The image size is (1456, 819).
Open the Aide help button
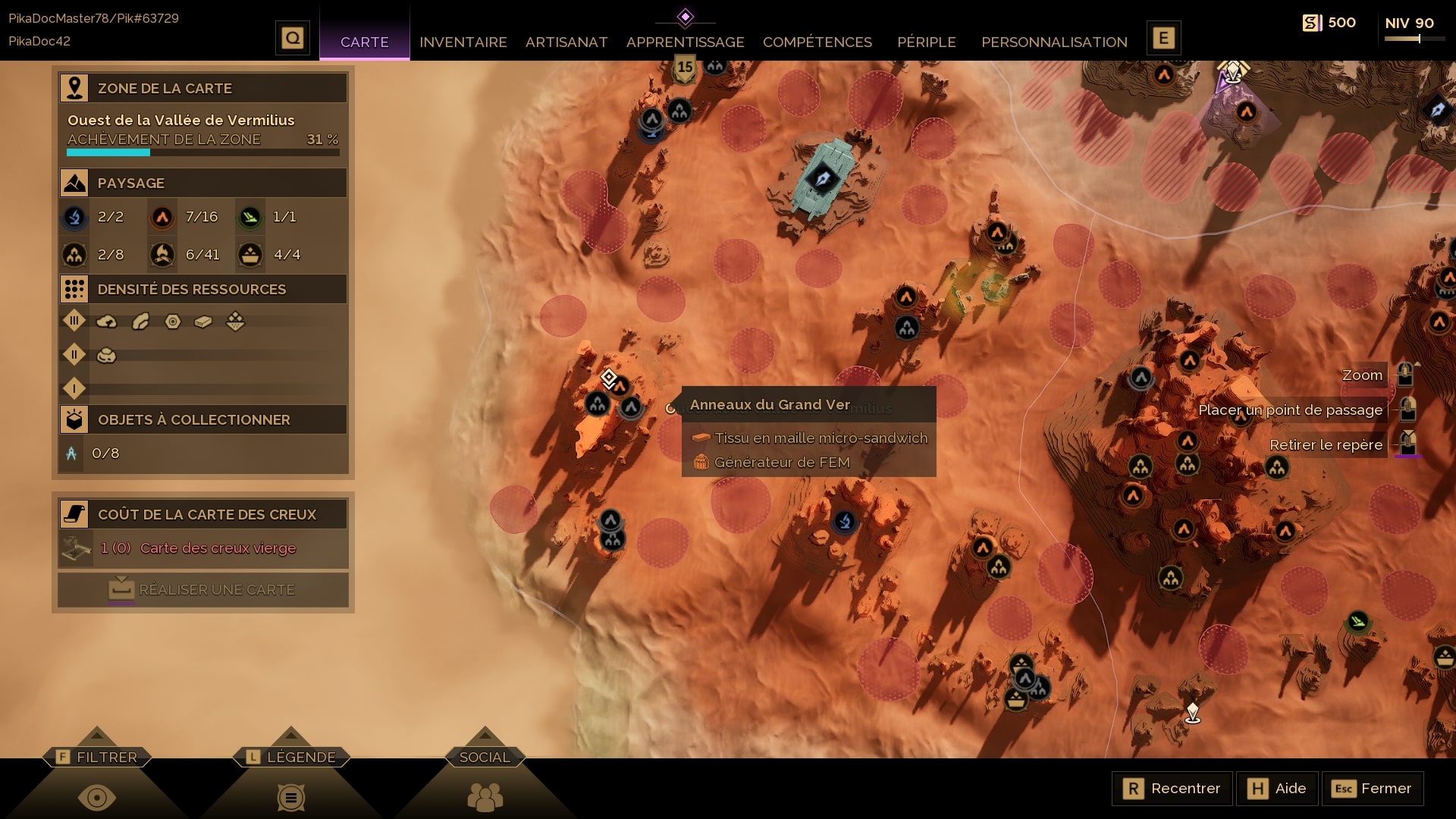(1277, 789)
